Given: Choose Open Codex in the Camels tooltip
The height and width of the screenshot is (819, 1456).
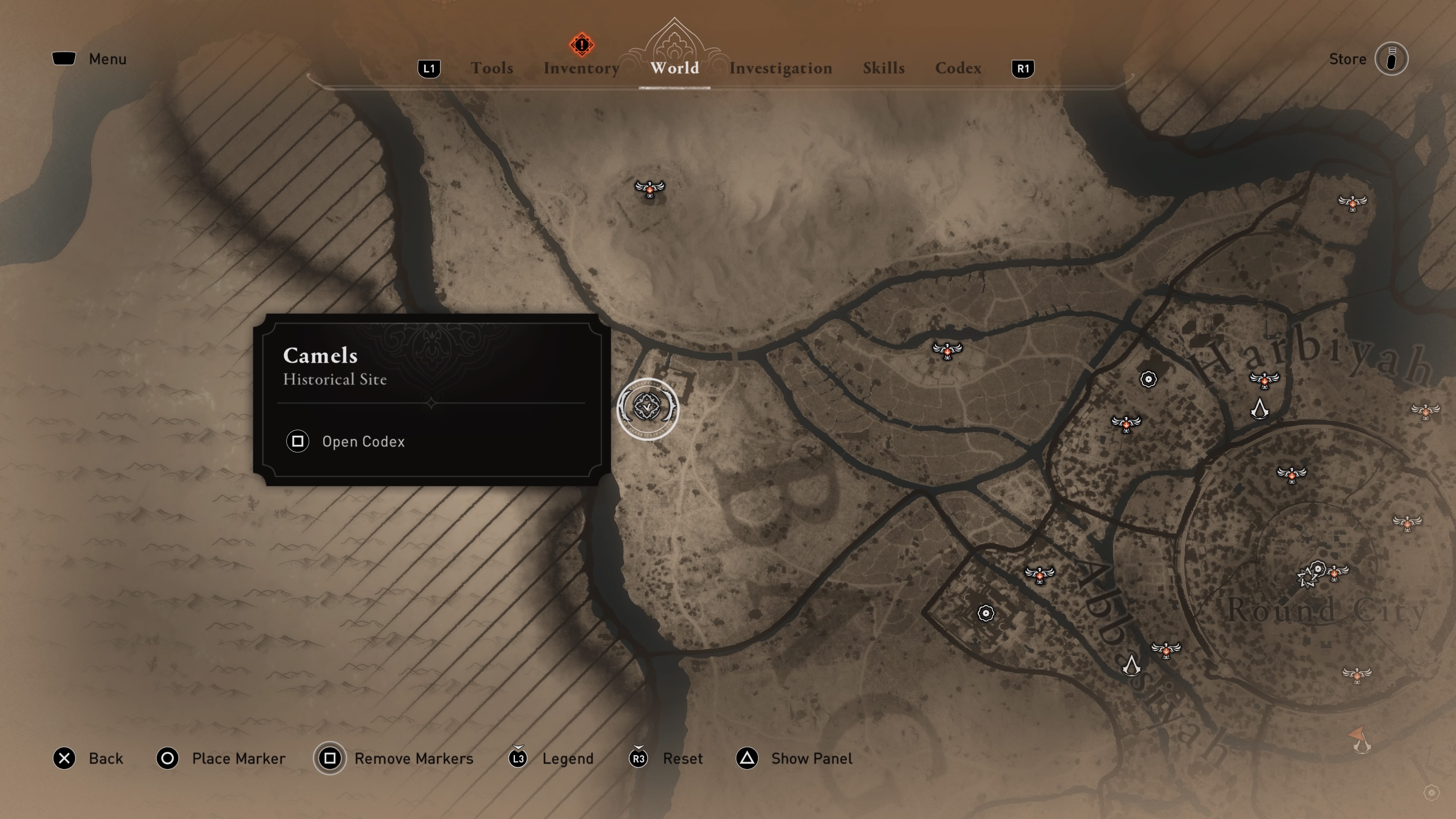Looking at the screenshot, I should click(x=363, y=441).
